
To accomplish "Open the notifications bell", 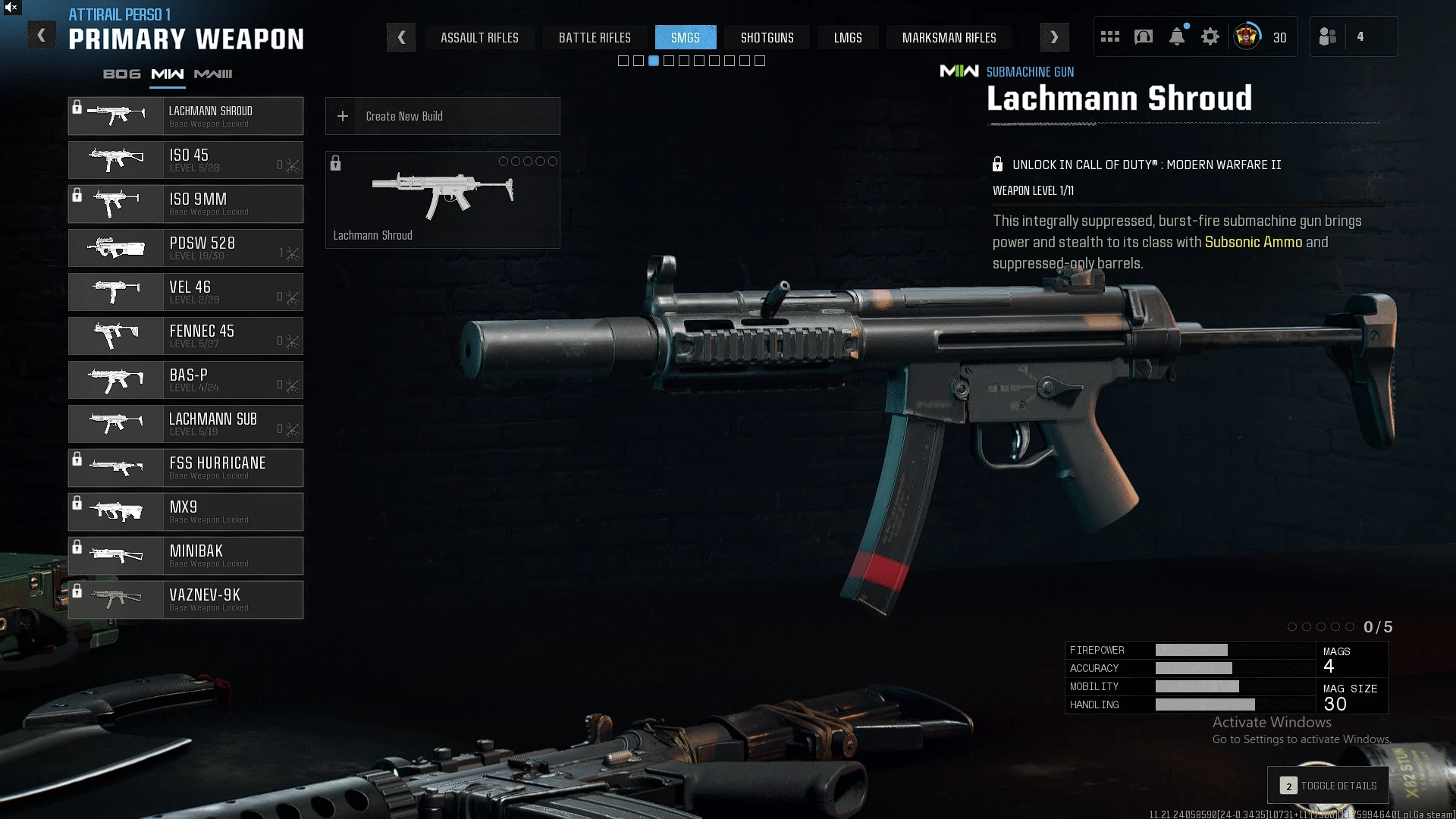I will [x=1177, y=37].
